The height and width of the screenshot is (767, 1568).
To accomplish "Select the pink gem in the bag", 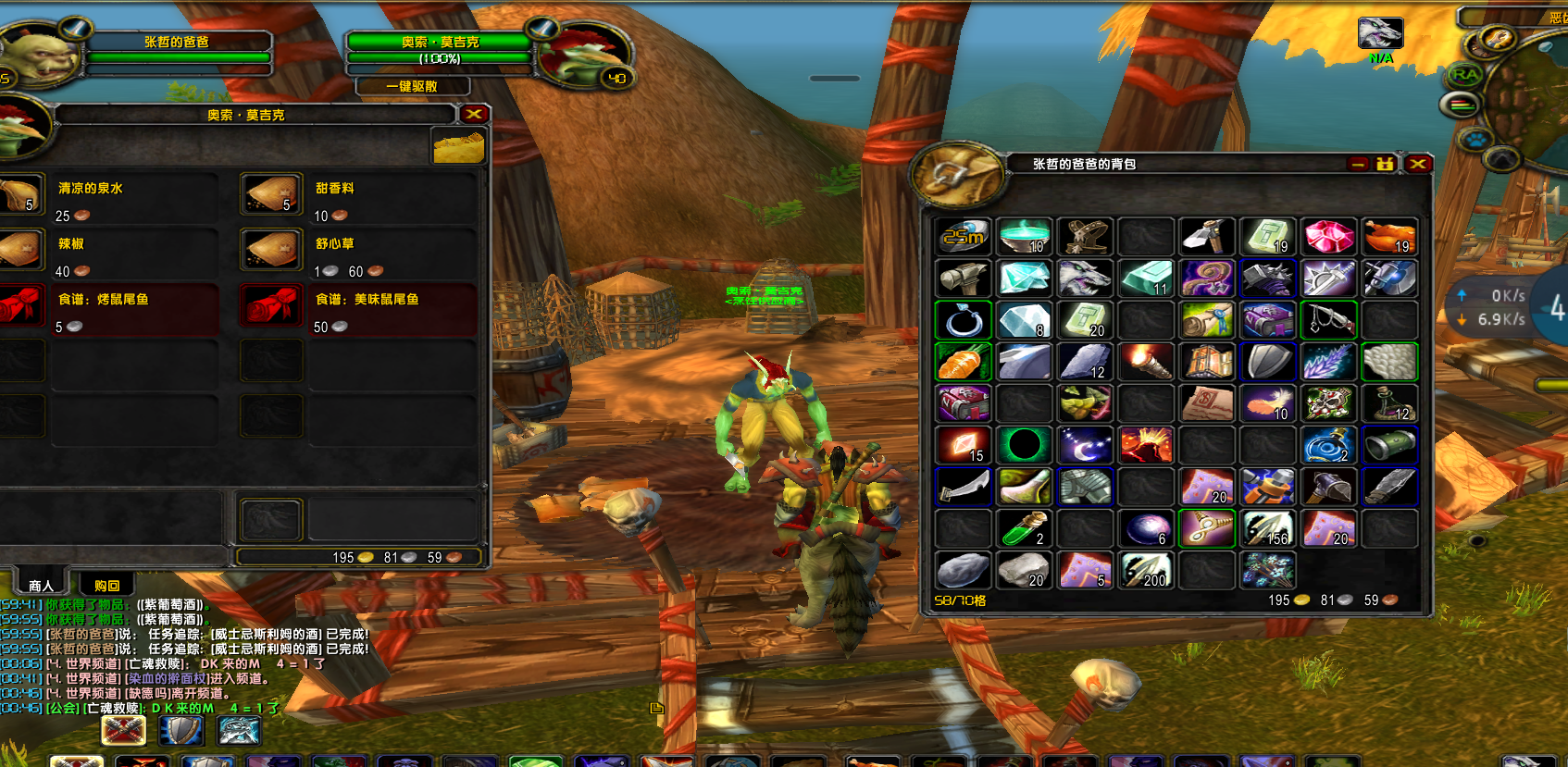I will 1328,237.
